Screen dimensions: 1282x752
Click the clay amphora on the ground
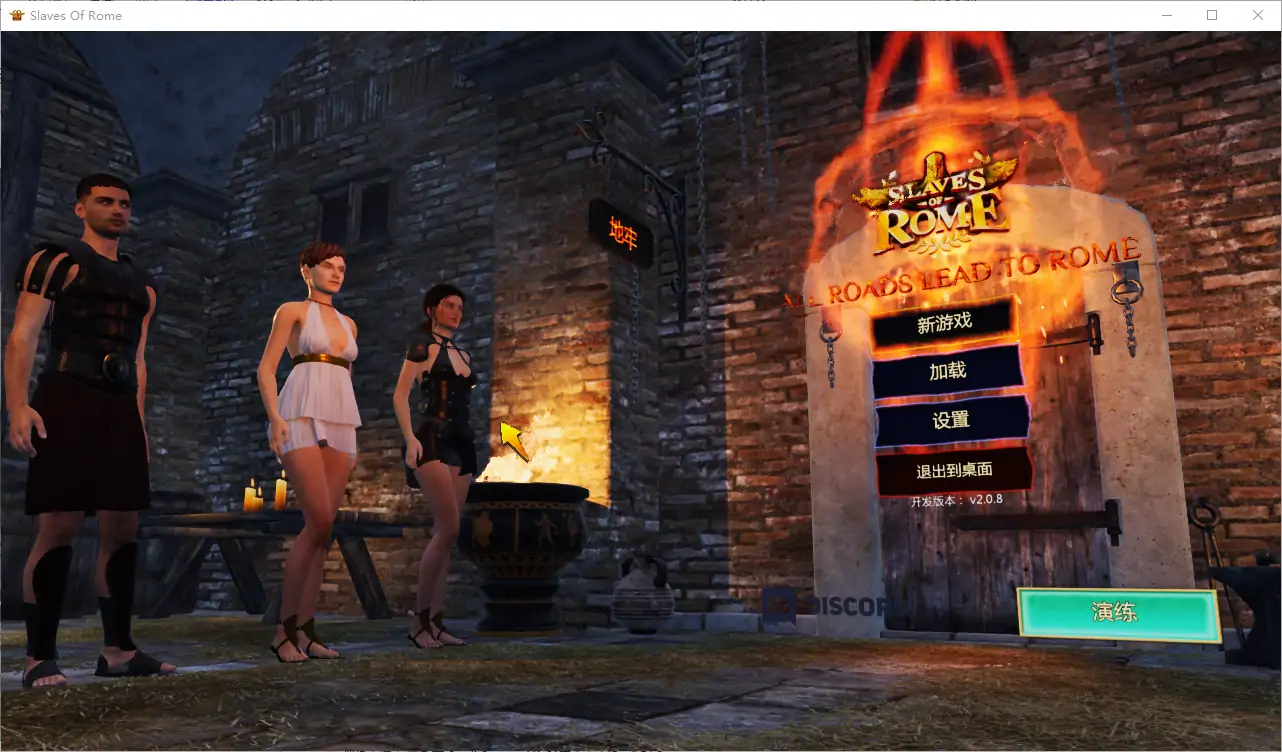(x=645, y=600)
